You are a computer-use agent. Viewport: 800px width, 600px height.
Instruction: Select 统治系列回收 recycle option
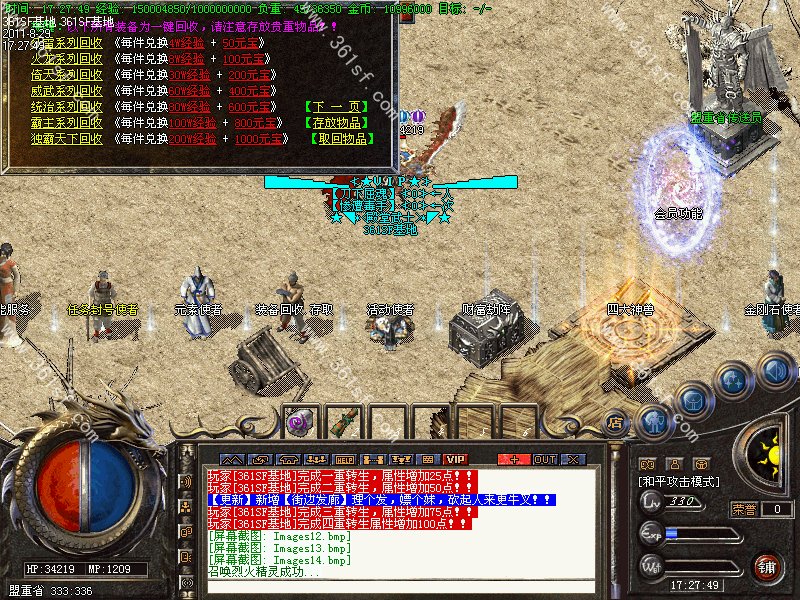[66, 107]
